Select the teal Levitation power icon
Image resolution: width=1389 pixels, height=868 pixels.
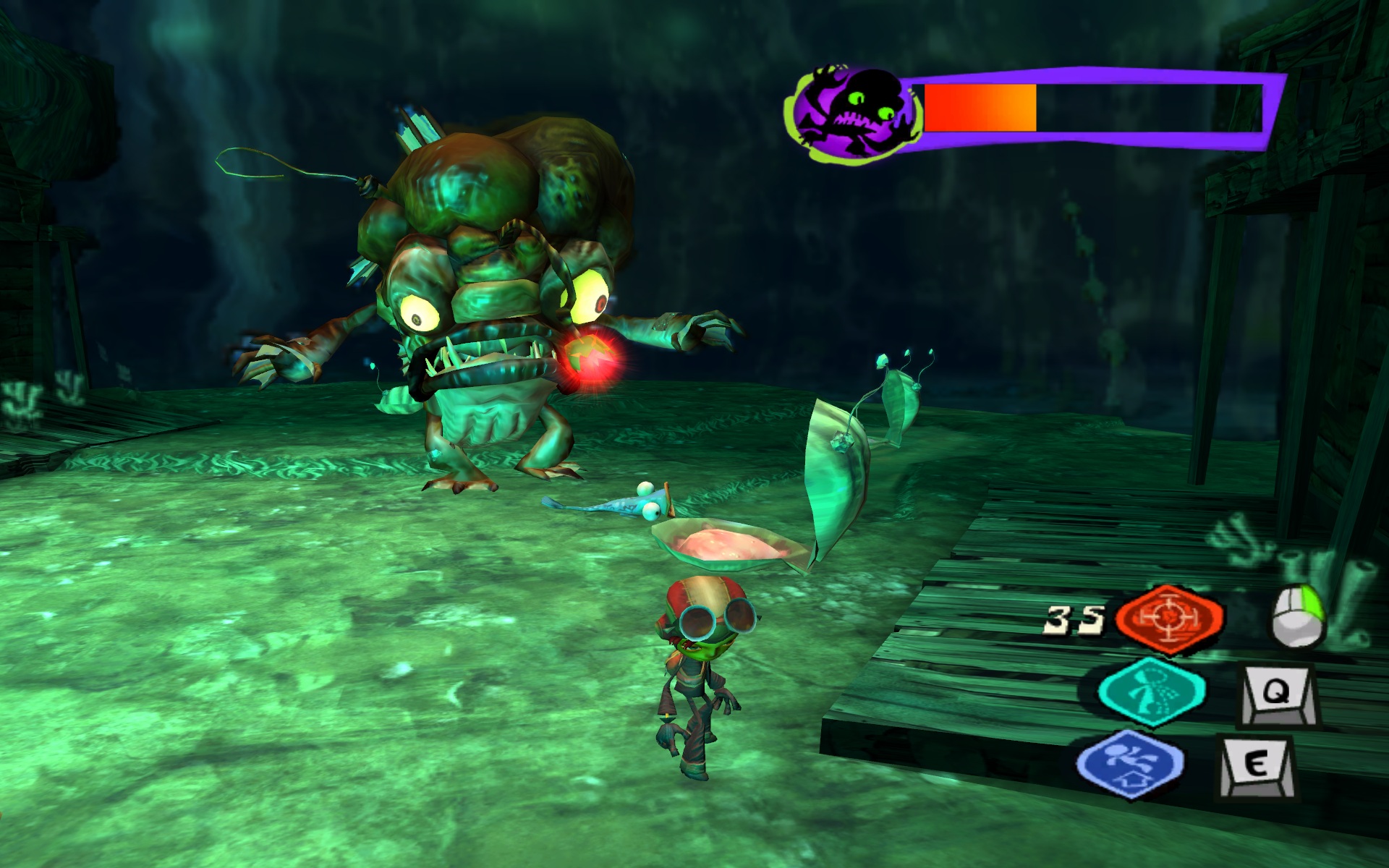(x=1151, y=692)
